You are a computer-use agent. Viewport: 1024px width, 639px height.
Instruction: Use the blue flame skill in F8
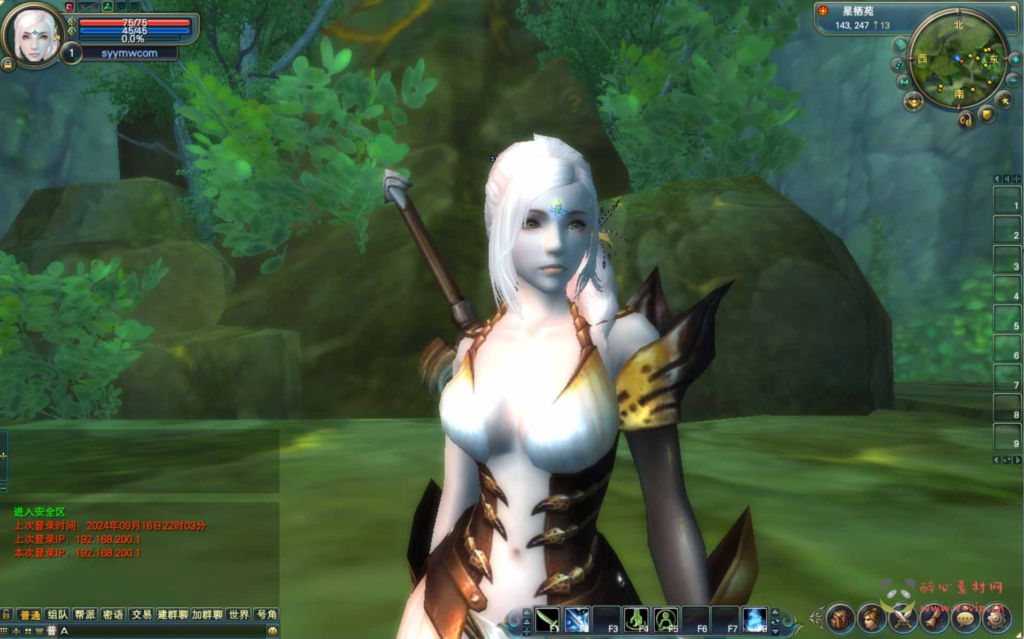click(754, 619)
